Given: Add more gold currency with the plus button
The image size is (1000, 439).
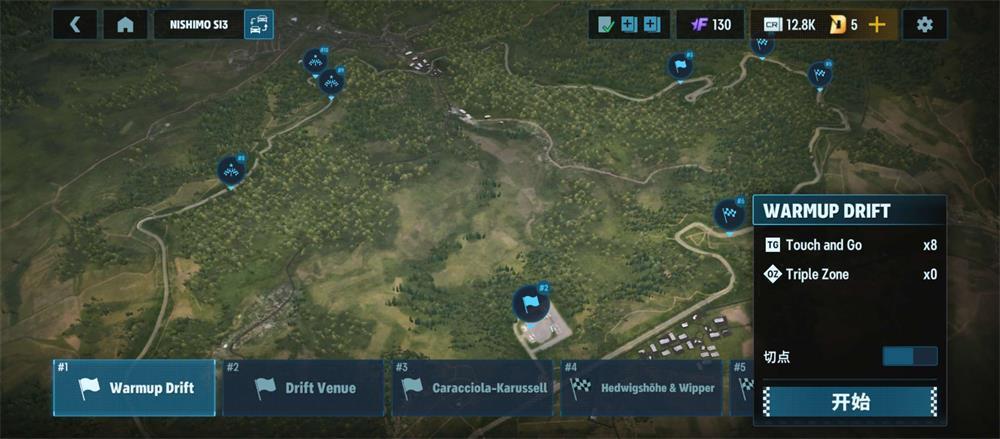Looking at the screenshot, I should click(877, 25).
